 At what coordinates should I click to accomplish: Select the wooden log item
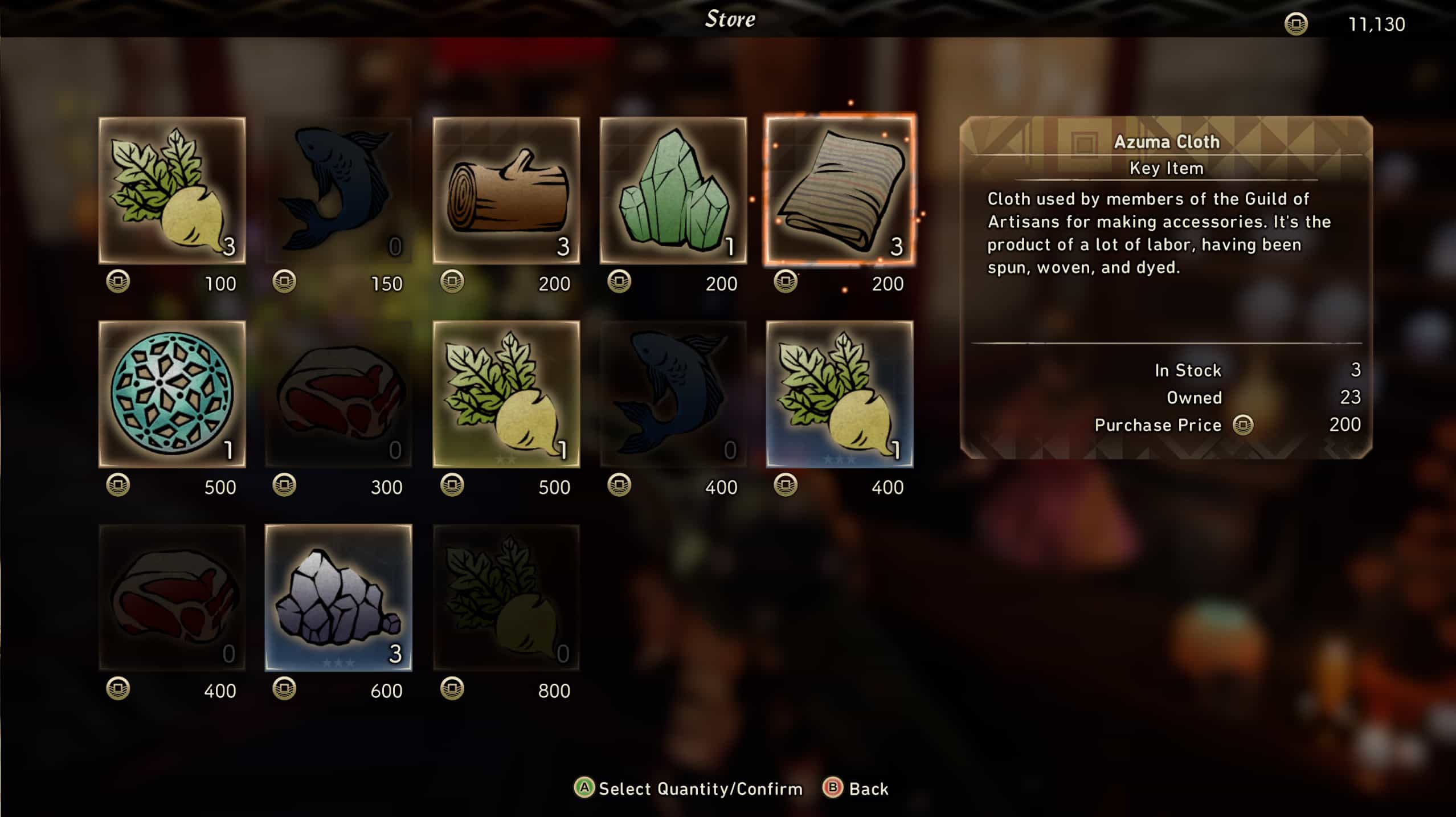point(506,190)
